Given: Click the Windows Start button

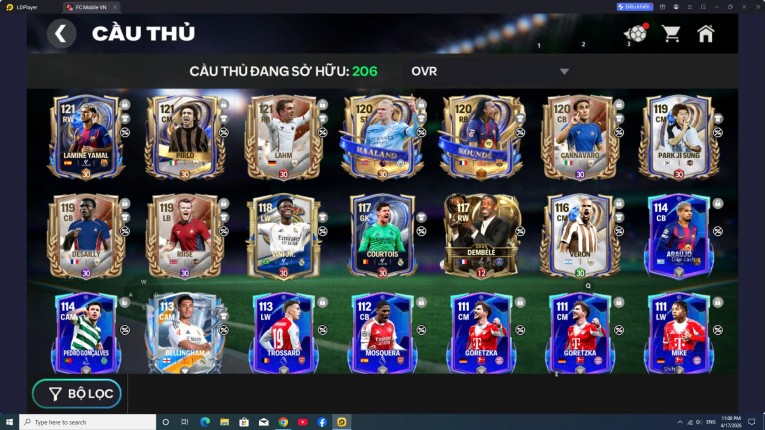Looking at the screenshot, I should pos(10,422).
